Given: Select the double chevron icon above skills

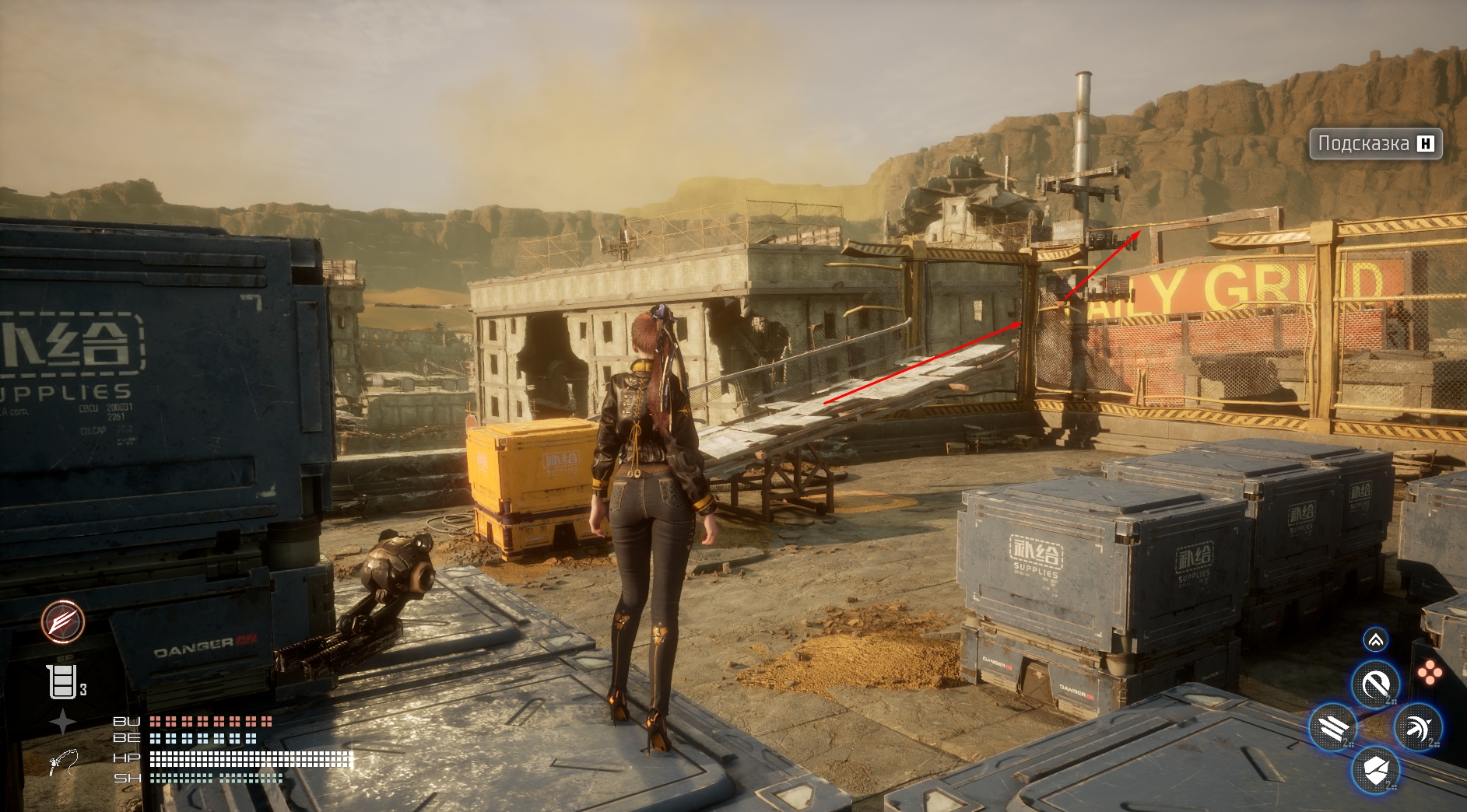Looking at the screenshot, I should click(x=1376, y=640).
